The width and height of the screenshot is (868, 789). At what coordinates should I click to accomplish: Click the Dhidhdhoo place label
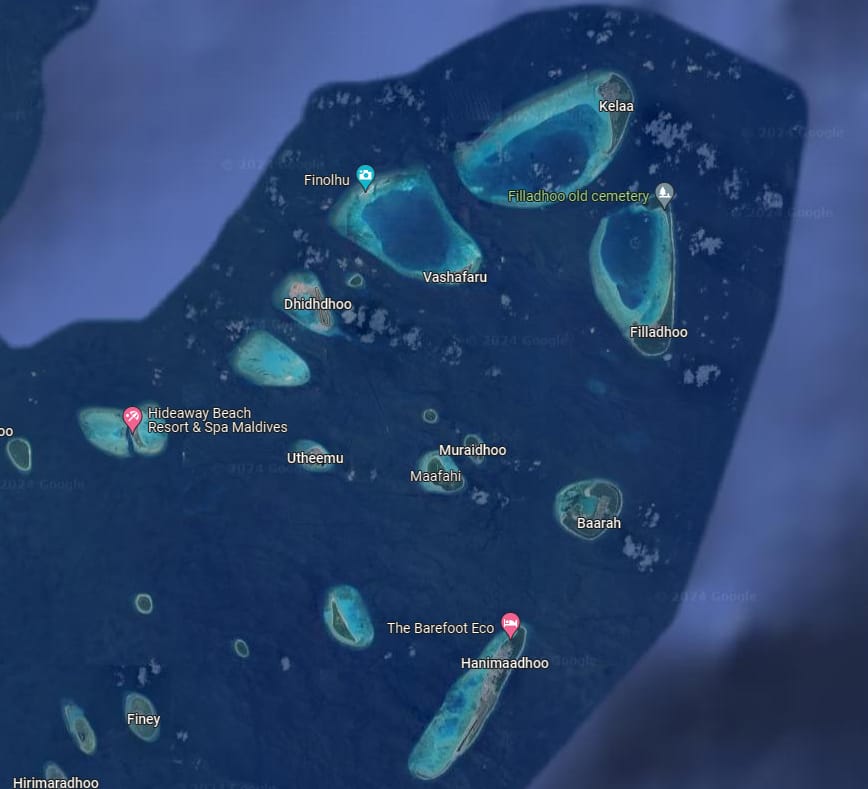(x=318, y=304)
